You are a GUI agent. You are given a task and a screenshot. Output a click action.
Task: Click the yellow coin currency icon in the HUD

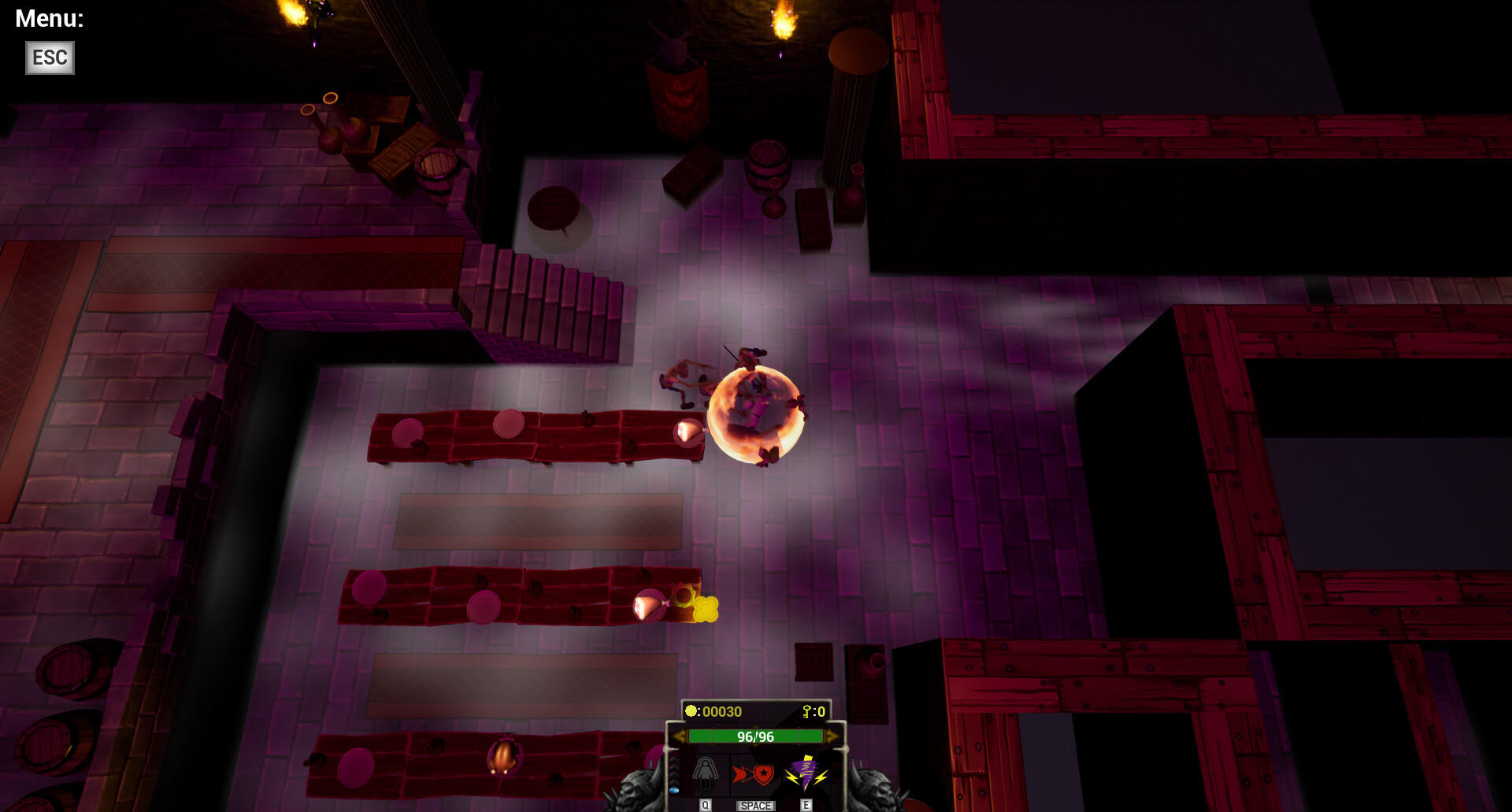point(691,710)
